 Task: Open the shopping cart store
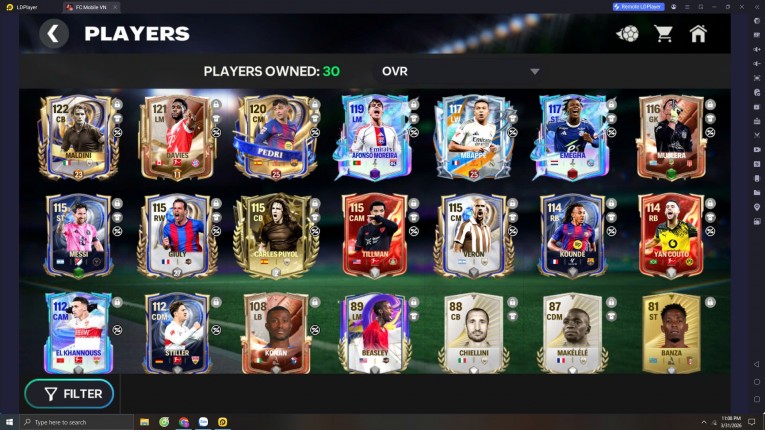click(x=663, y=34)
